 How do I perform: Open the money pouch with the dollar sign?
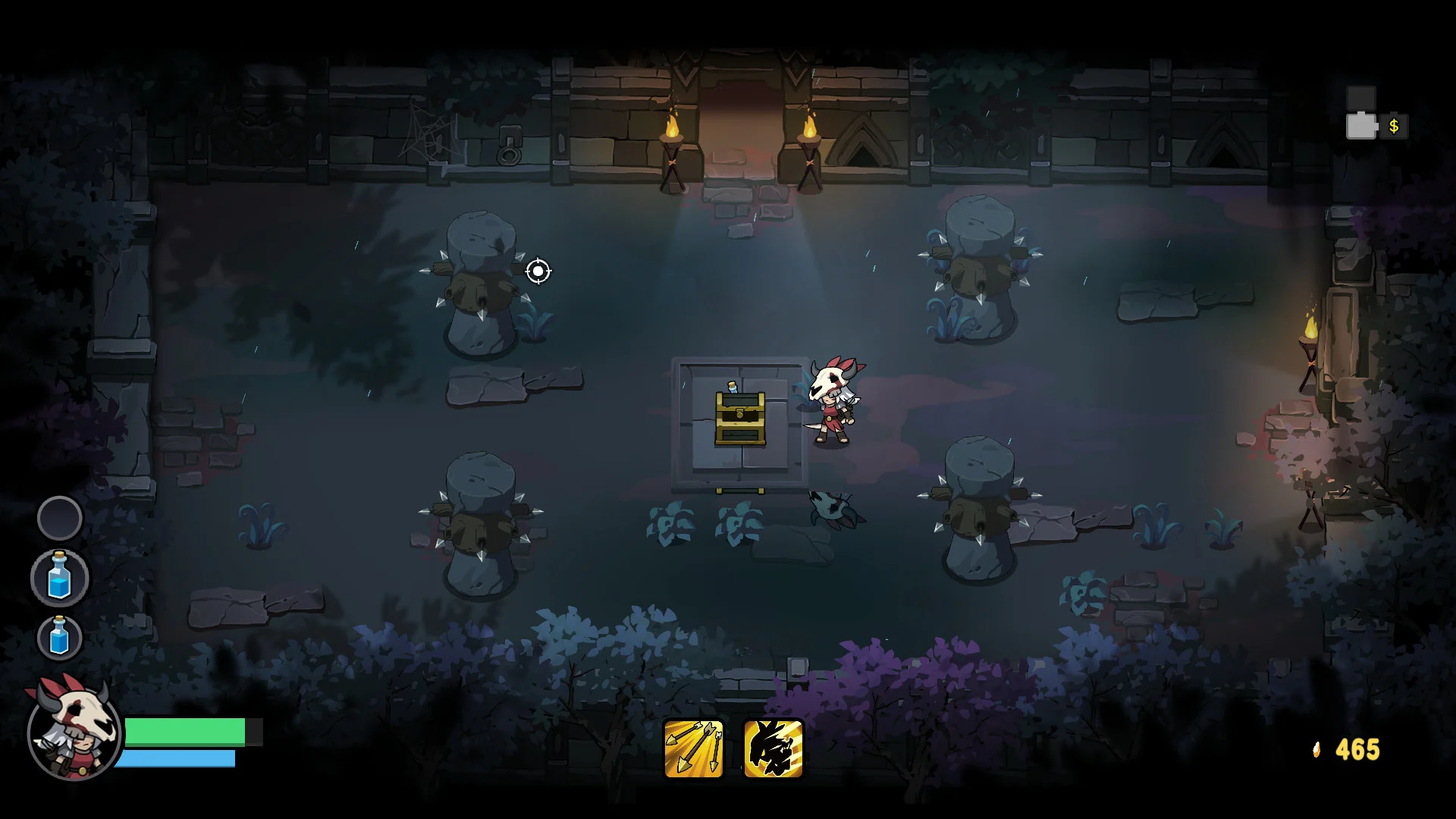click(x=1393, y=127)
